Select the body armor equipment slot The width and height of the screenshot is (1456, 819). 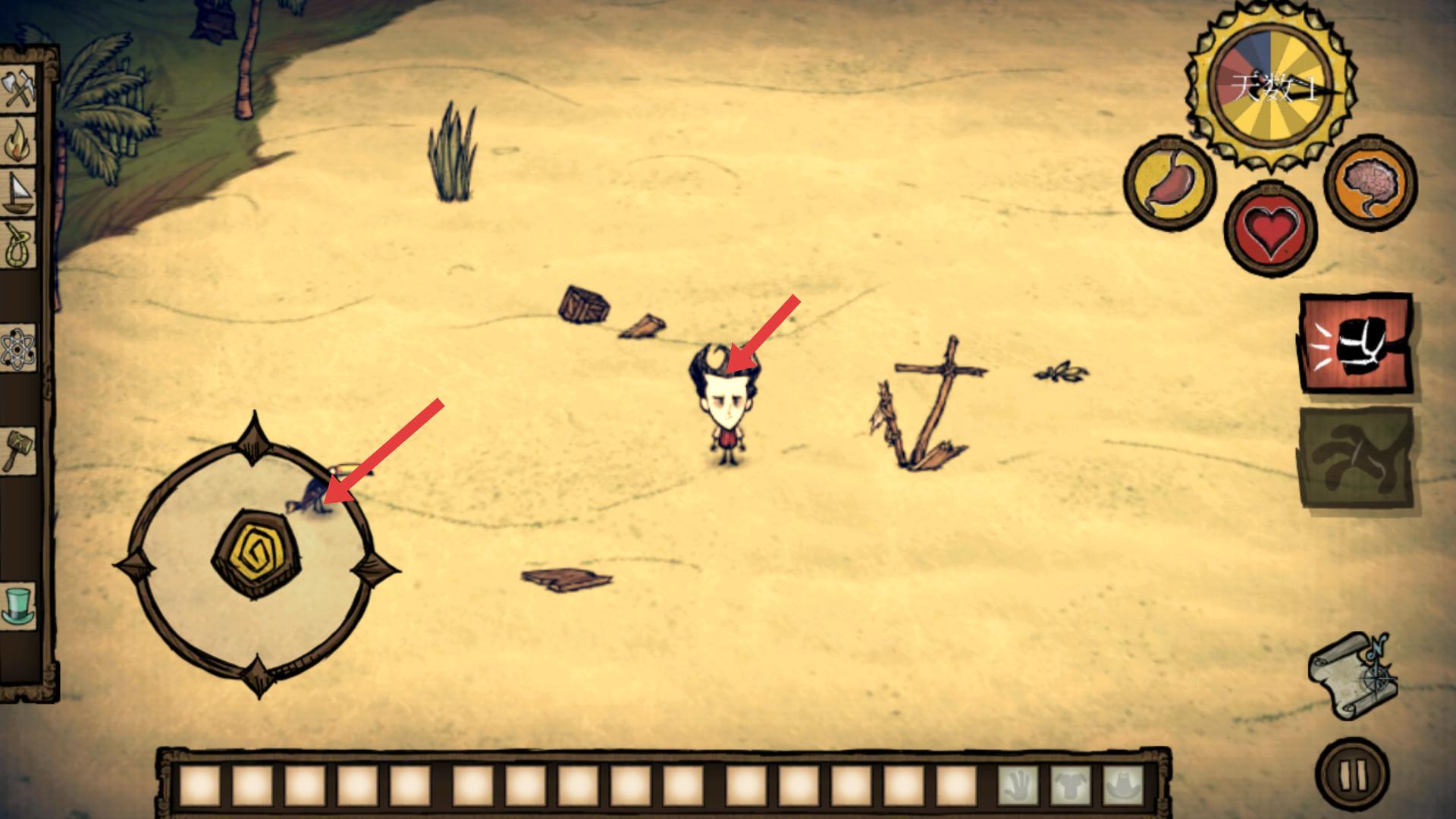click(1070, 786)
